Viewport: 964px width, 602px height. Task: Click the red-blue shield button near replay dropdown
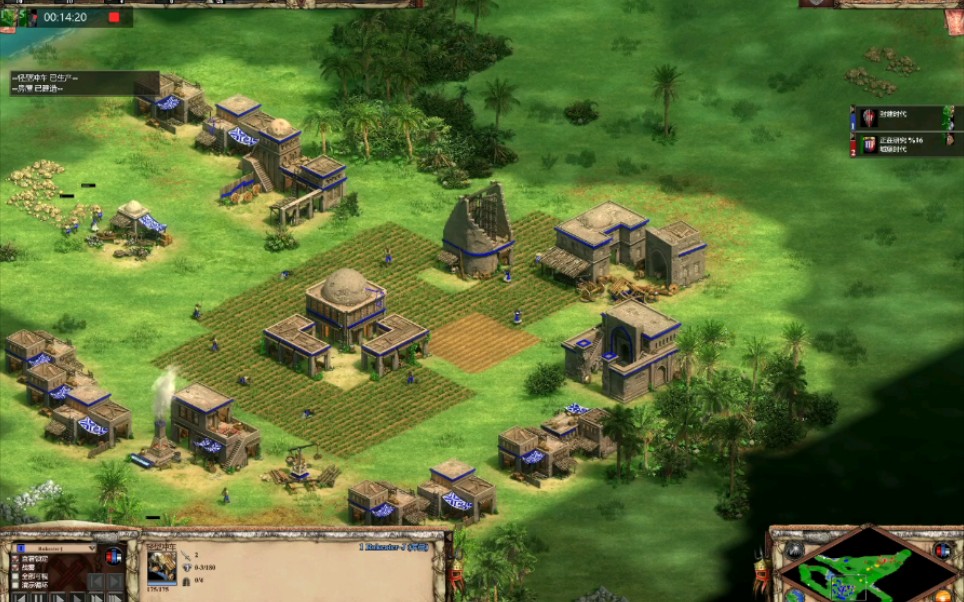click(113, 556)
